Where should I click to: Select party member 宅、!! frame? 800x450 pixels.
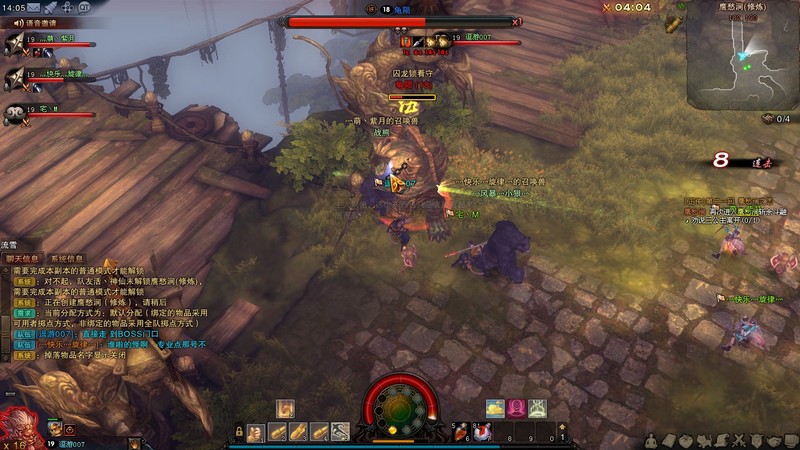click(x=40, y=112)
